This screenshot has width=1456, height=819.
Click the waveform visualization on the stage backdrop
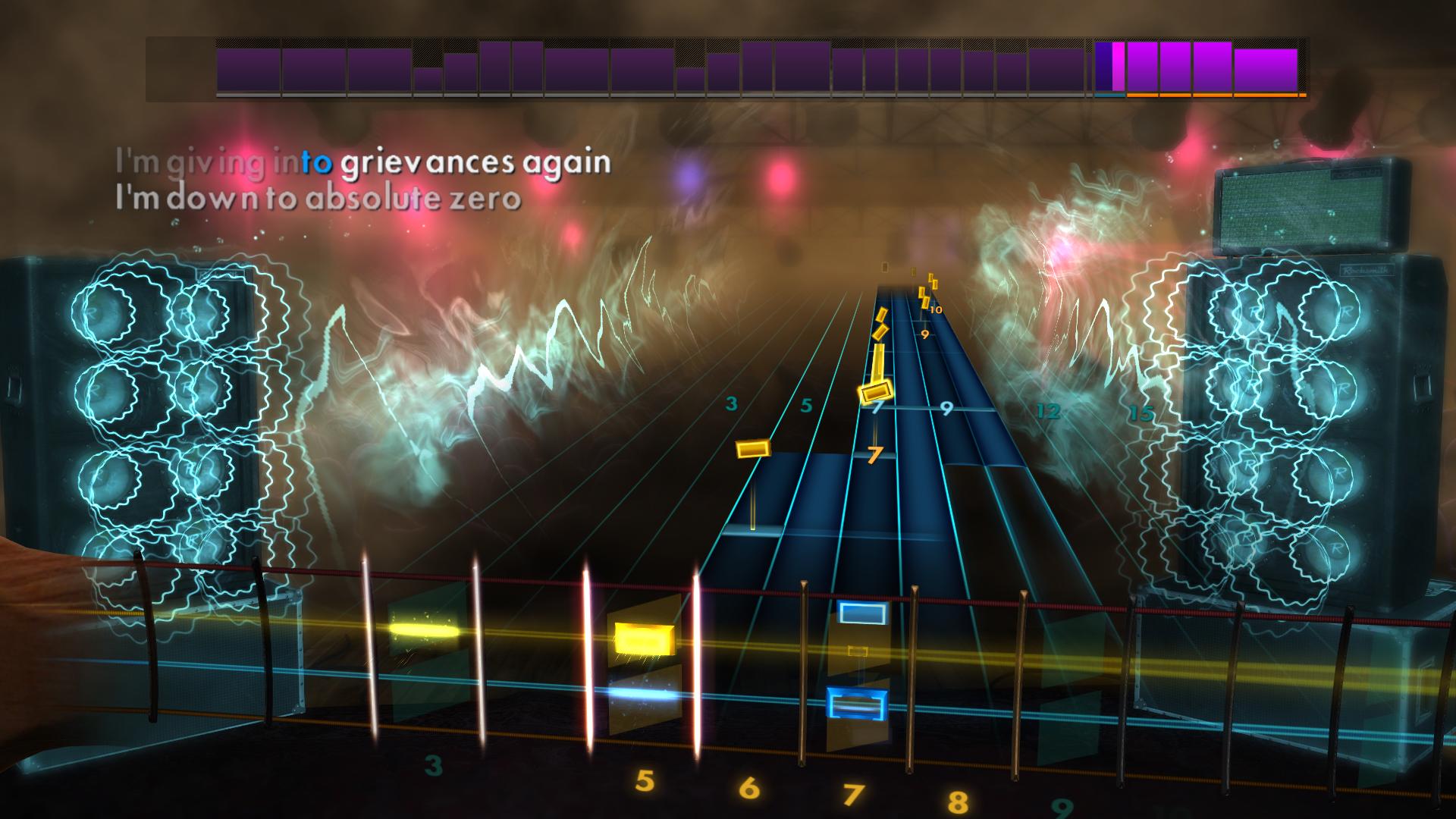coord(531,341)
